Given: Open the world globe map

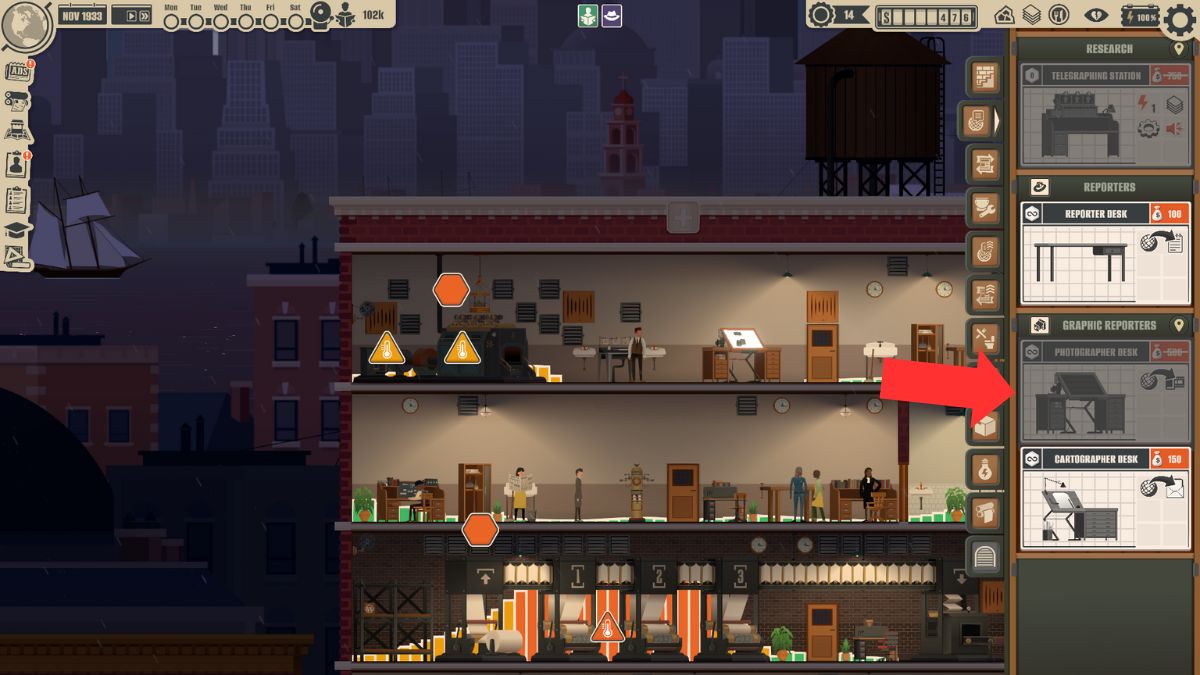Looking at the screenshot, I should (x=27, y=27).
